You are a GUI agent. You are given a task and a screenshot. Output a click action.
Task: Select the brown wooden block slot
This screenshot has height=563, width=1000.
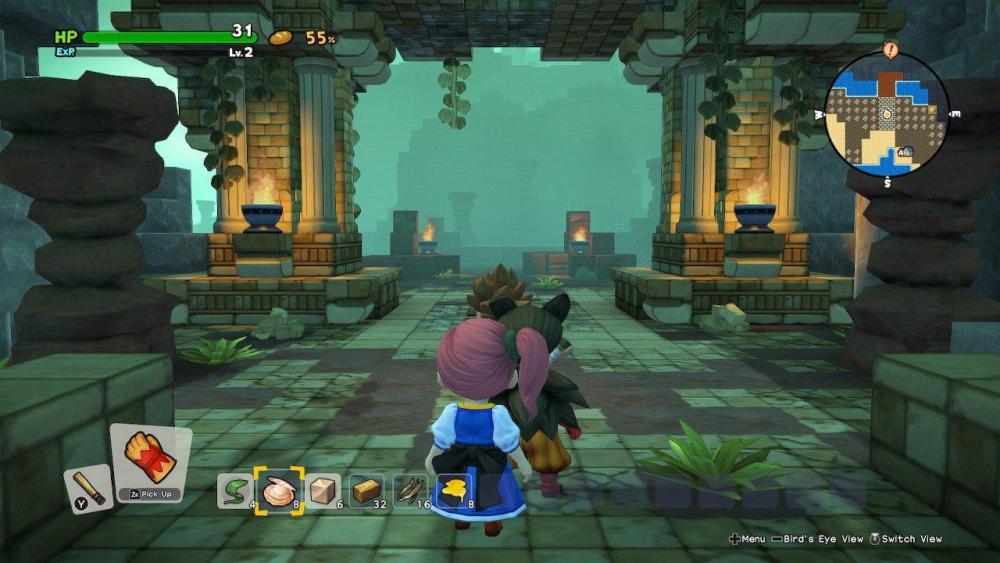click(x=366, y=491)
